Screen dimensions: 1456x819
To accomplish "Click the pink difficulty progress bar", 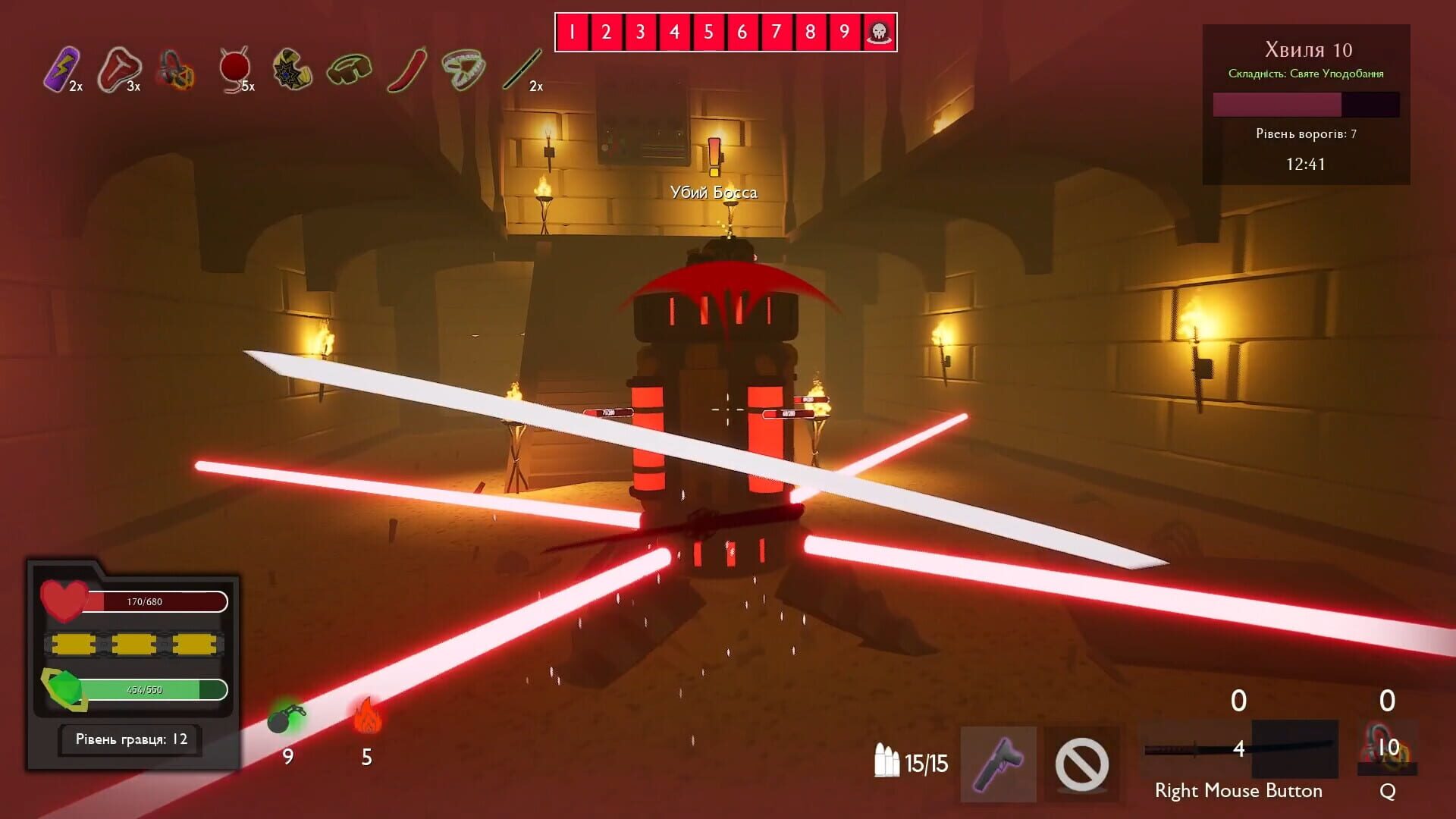I will [x=1277, y=105].
